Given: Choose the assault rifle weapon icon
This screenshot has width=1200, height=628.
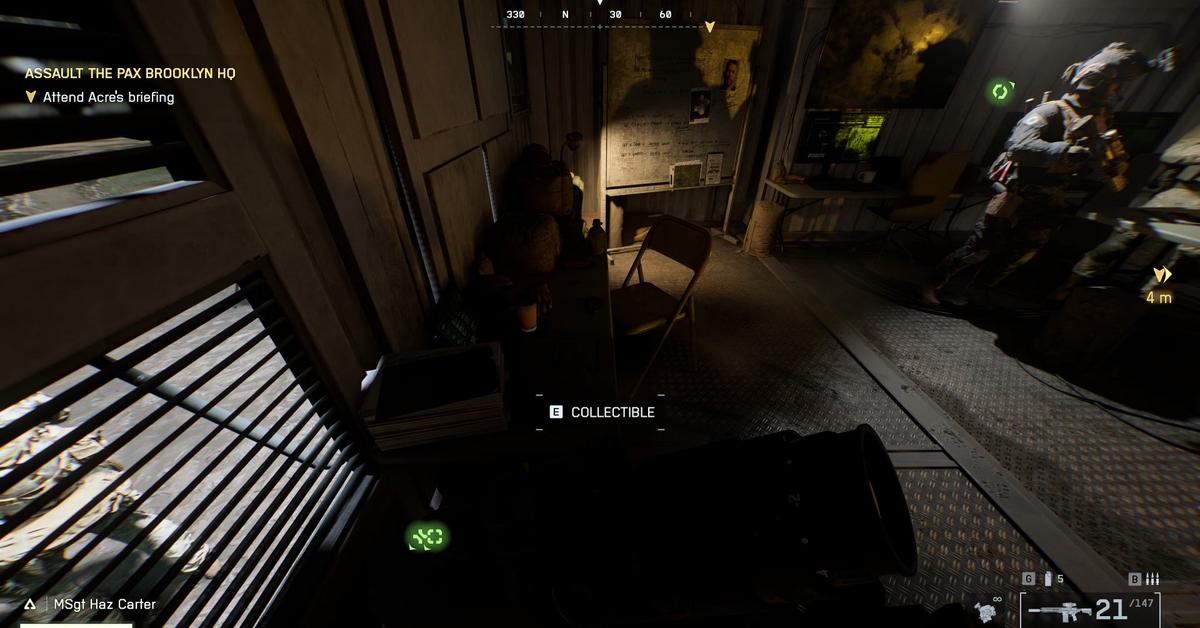Looking at the screenshot, I should 1059,610.
